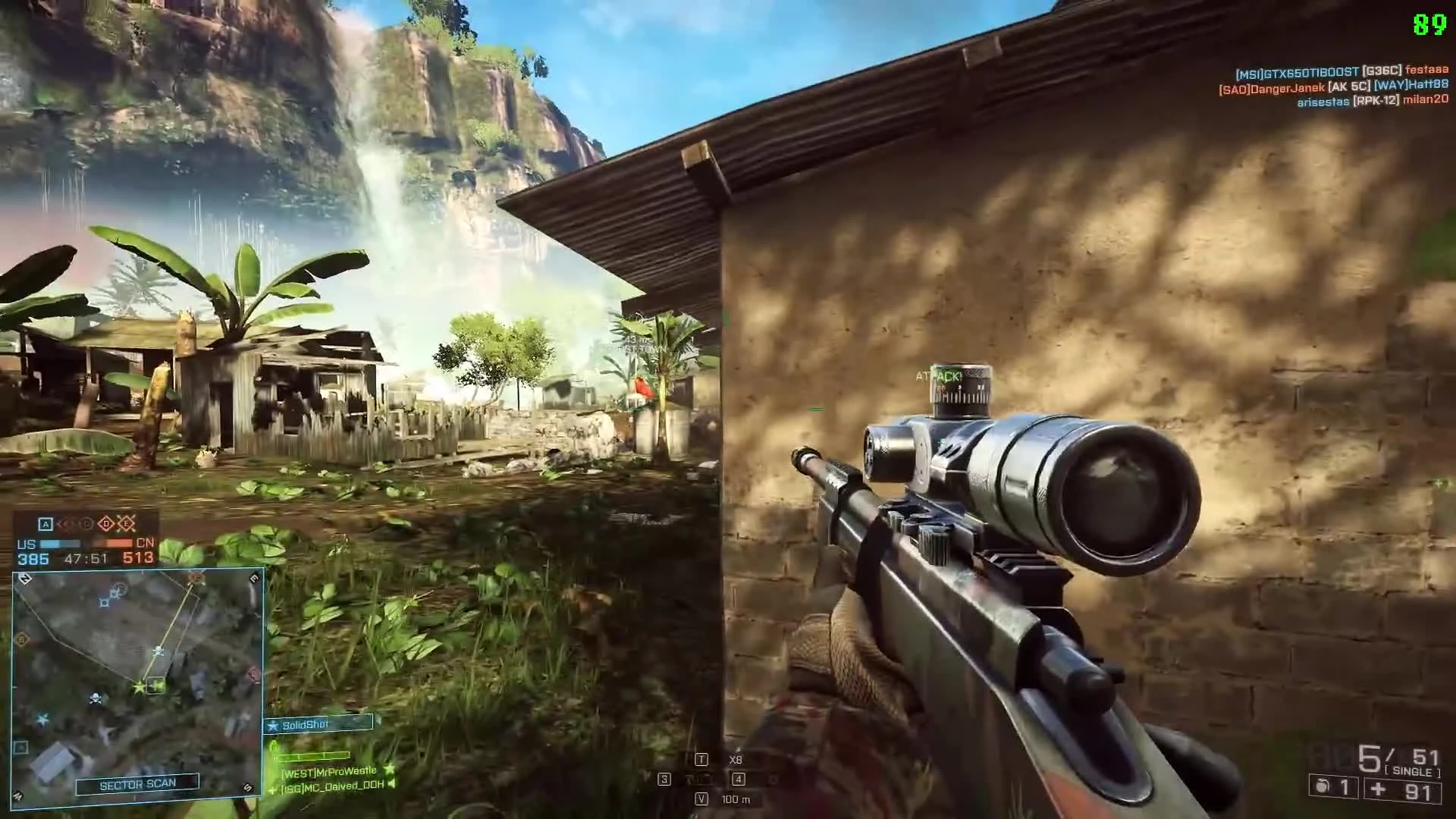The height and width of the screenshot is (819, 1456).
Task: Click the green XP progress bar
Action: pyautogui.click(x=312, y=756)
